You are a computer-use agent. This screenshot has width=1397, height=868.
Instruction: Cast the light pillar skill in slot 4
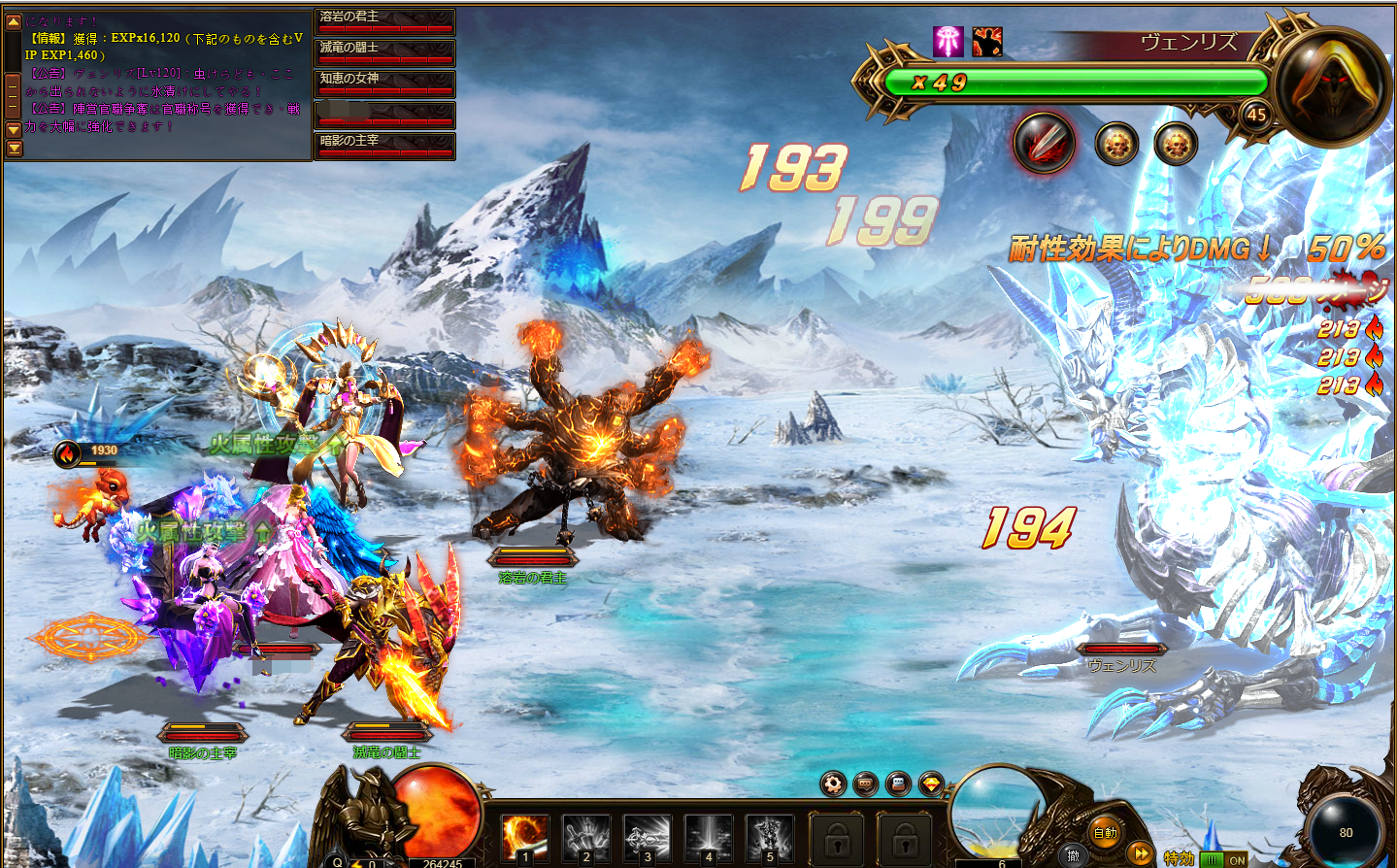(x=709, y=836)
